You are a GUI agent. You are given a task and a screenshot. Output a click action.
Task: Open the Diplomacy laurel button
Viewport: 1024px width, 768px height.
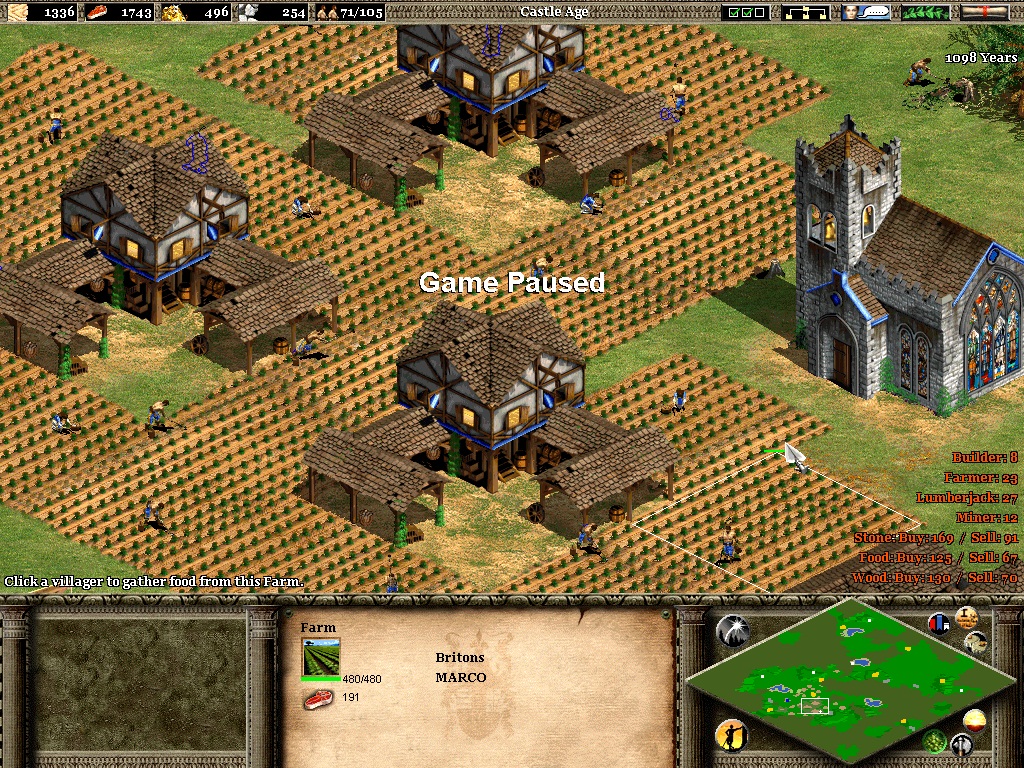point(925,12)
